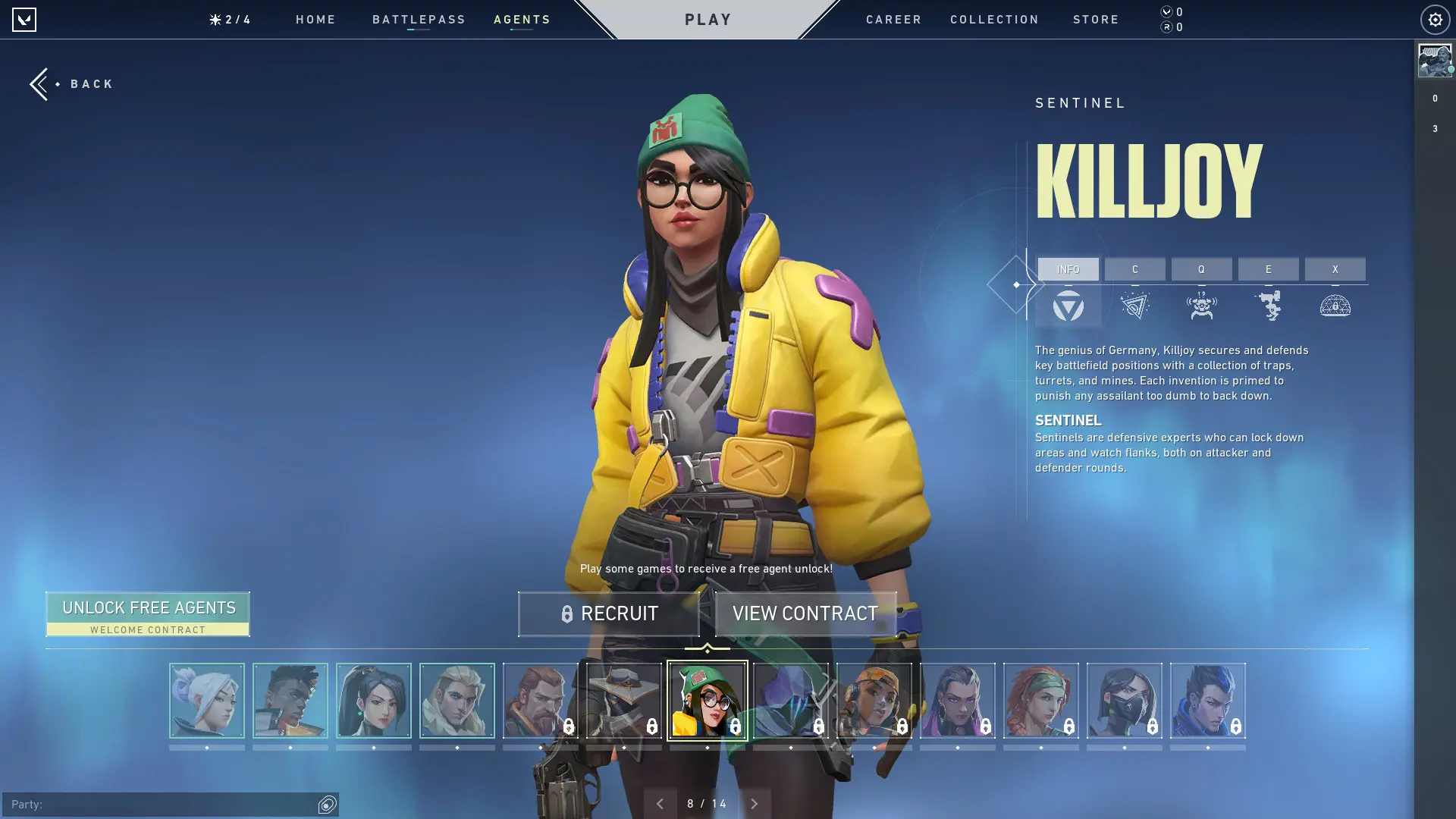The width and height of the screenshot is (1456, 819).
Task: Click the Valorant Points currency icon
Action: [1166, 12]
